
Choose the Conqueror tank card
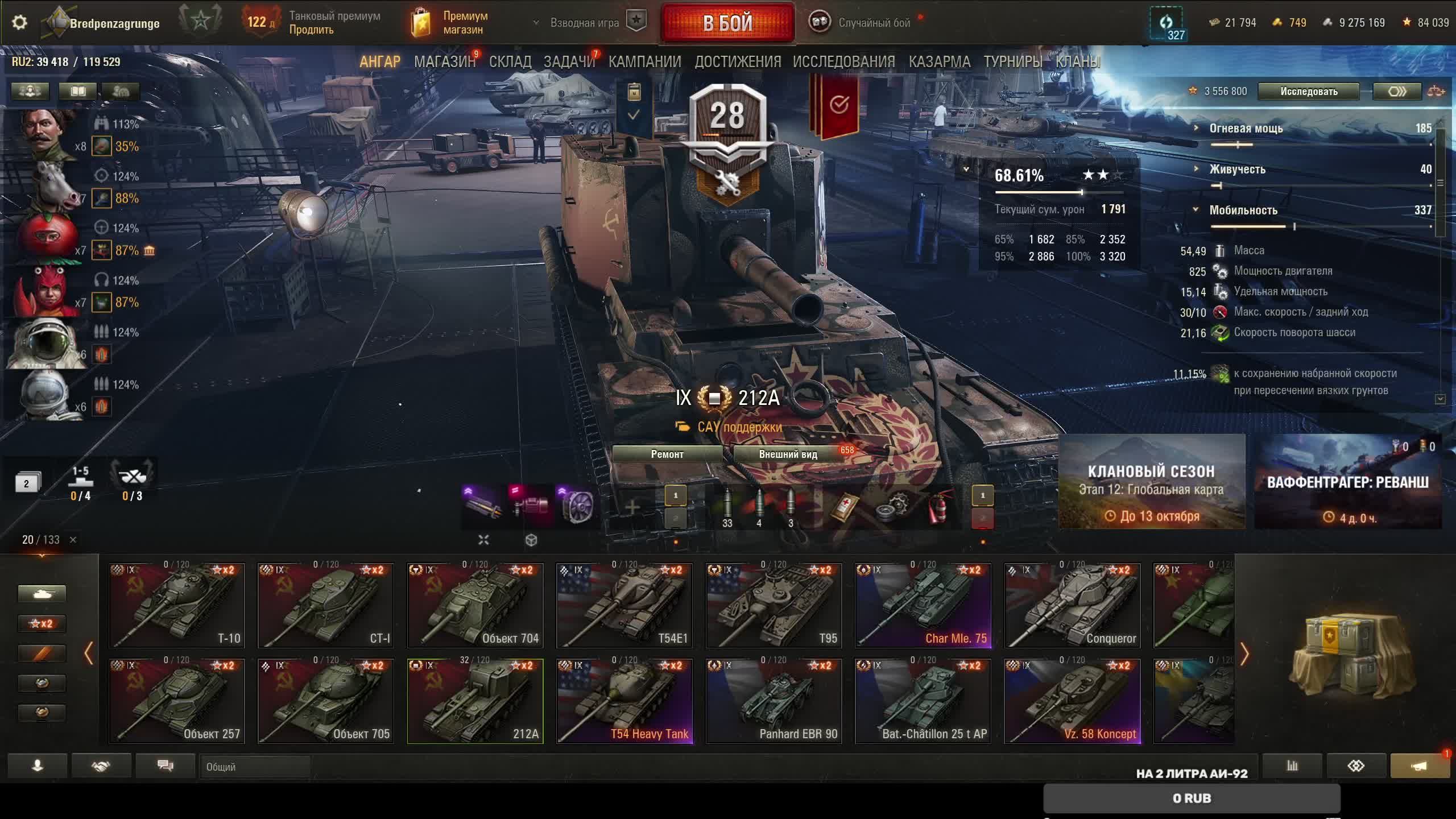(x=1072, y=605)
